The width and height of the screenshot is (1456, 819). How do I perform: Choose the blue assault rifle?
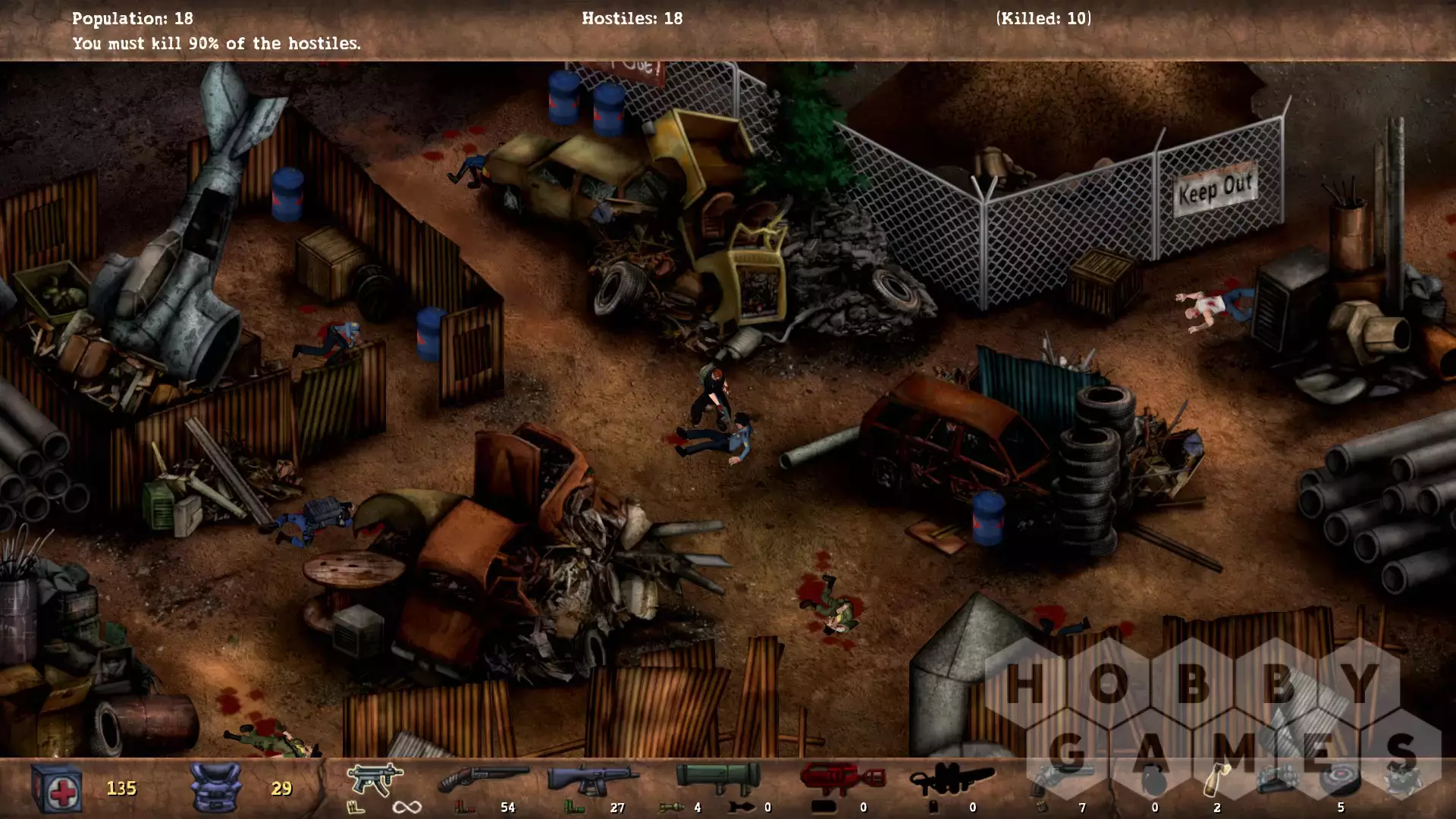593,779
